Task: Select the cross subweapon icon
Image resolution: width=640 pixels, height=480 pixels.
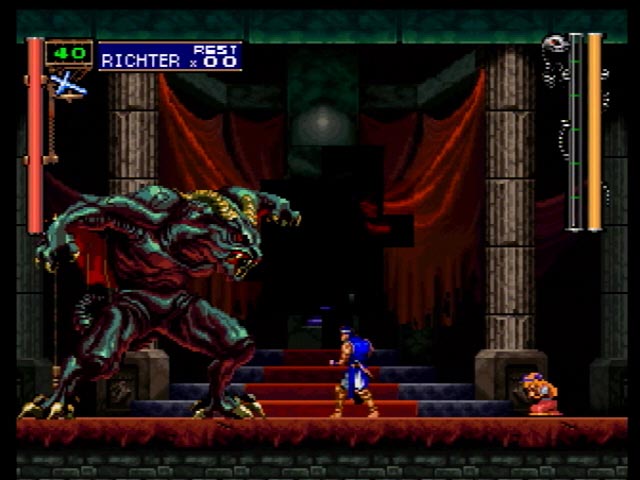Action: click(68, 85)
